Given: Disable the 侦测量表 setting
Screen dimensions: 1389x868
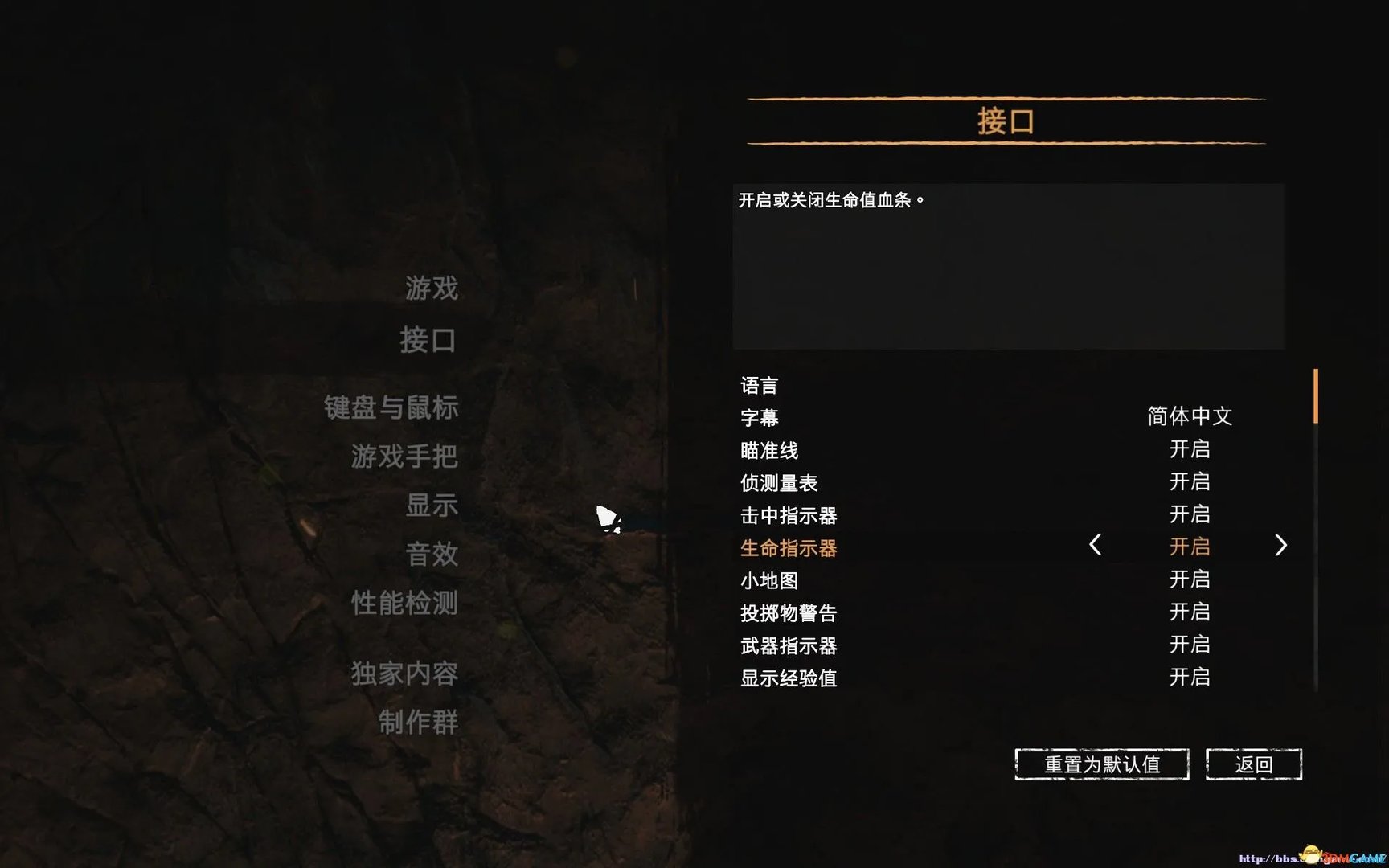Looking at the screenshot, I should pos(1190,481).
